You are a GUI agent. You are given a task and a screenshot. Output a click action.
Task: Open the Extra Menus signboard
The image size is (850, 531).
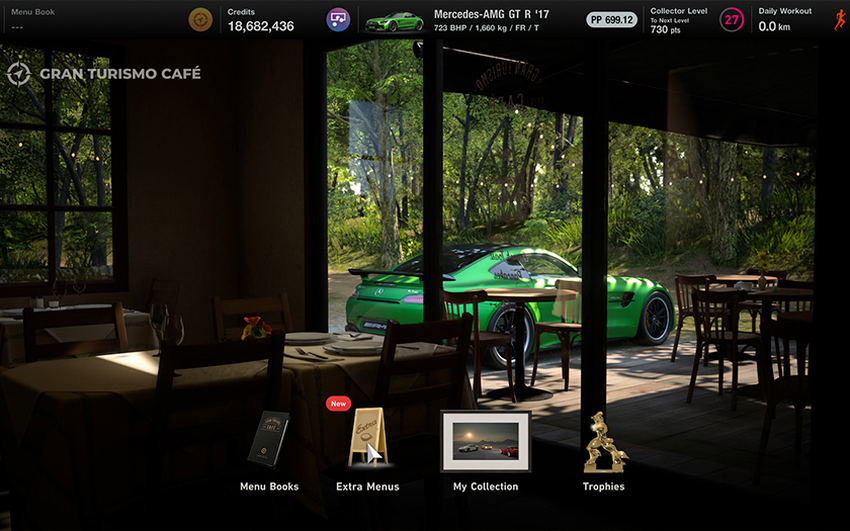pos(367,441)
